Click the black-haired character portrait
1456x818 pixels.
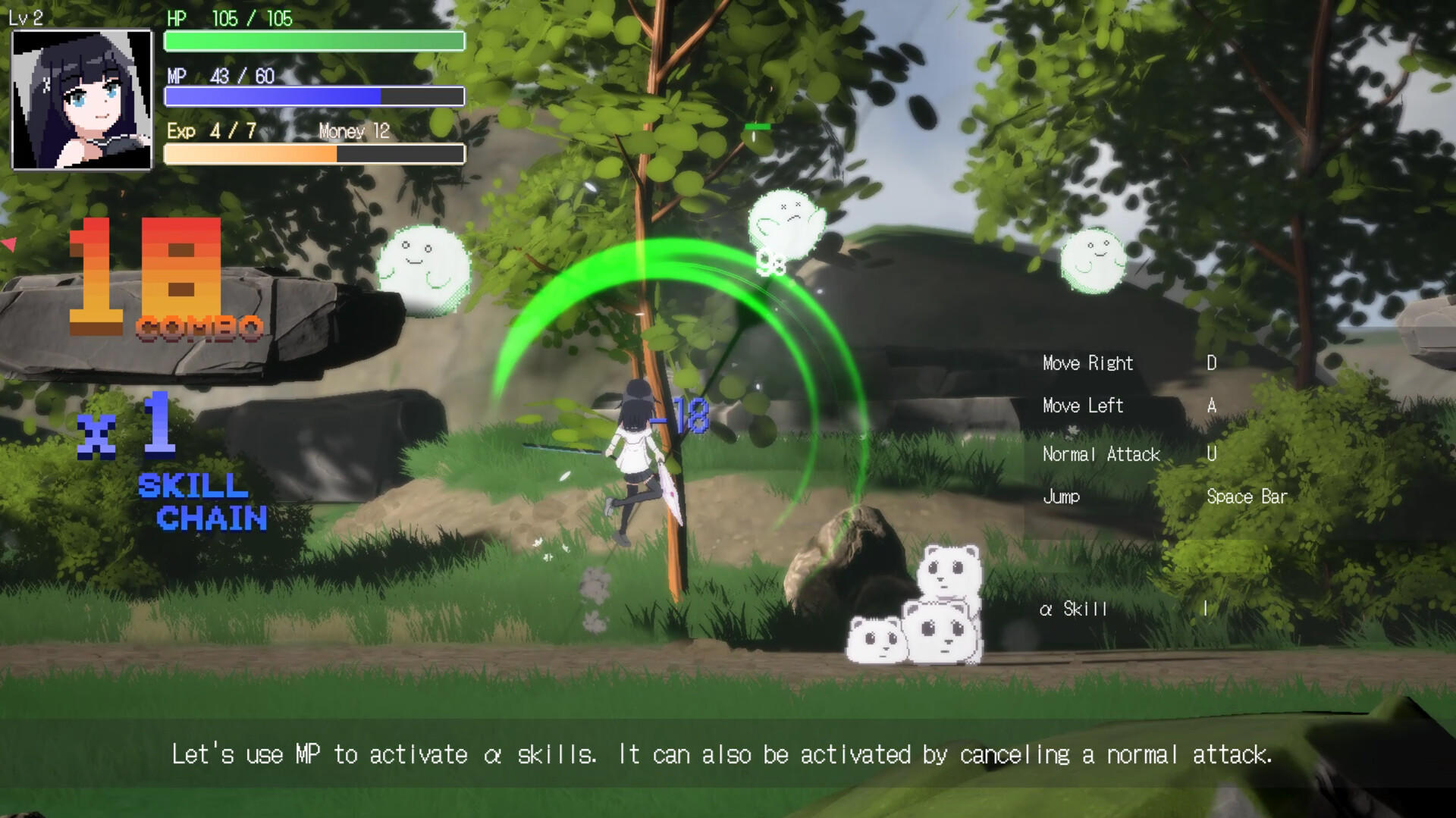[81, 99]
